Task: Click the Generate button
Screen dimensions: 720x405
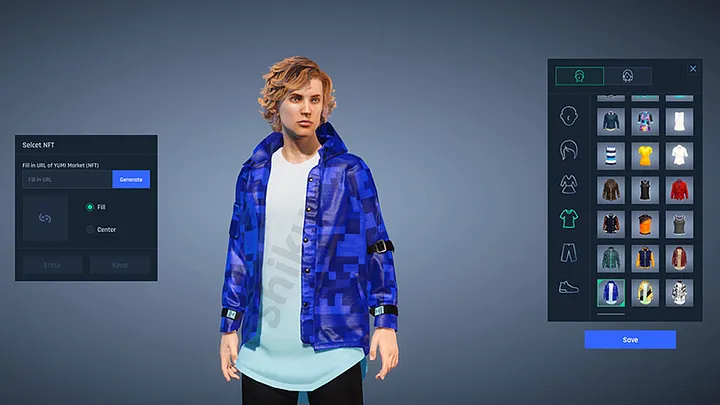Action: (131, 180)
